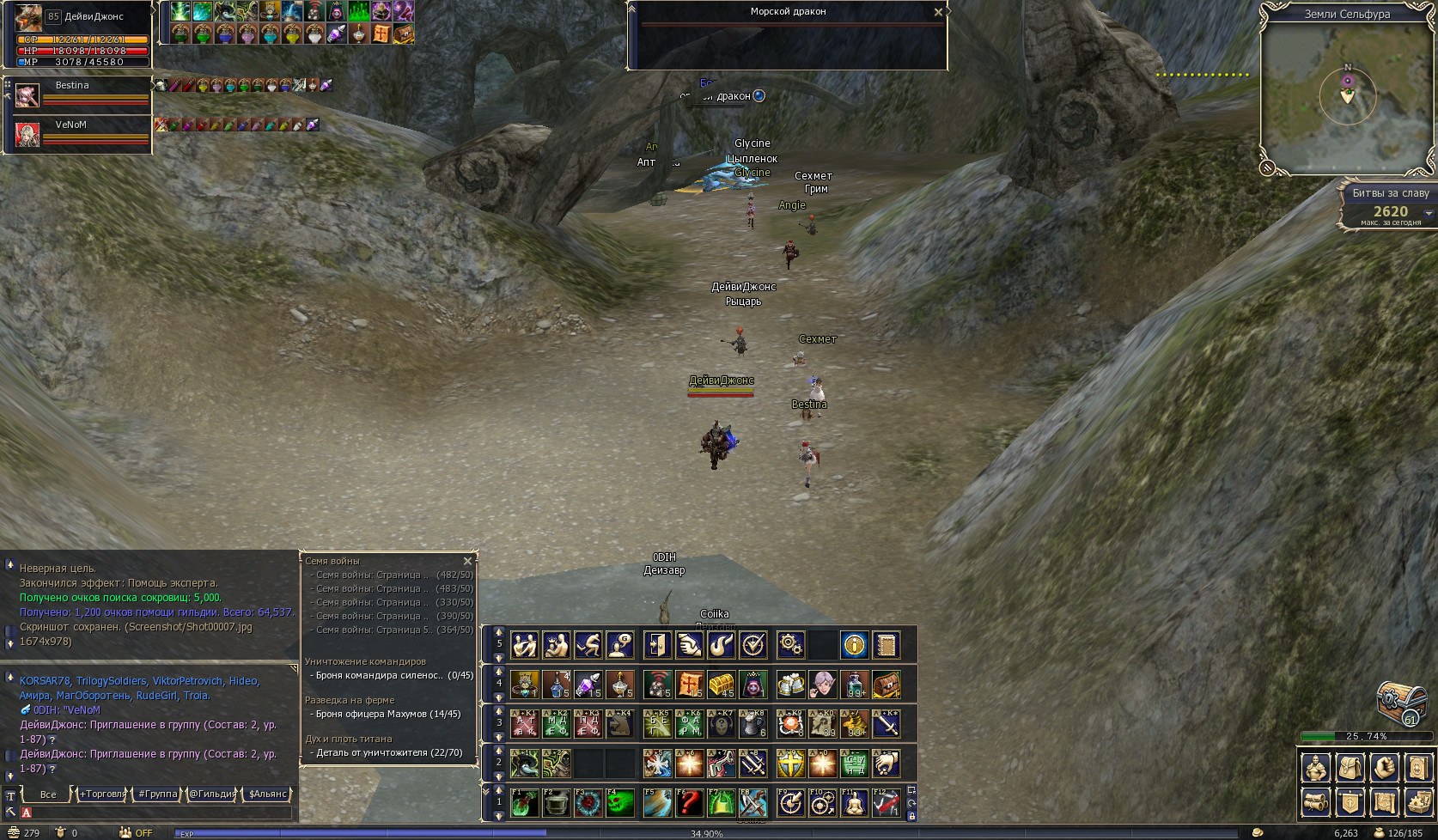Switch to the +Торговля chat tab
This screenshot has height=840, width=1438.
tap(102, 794)
